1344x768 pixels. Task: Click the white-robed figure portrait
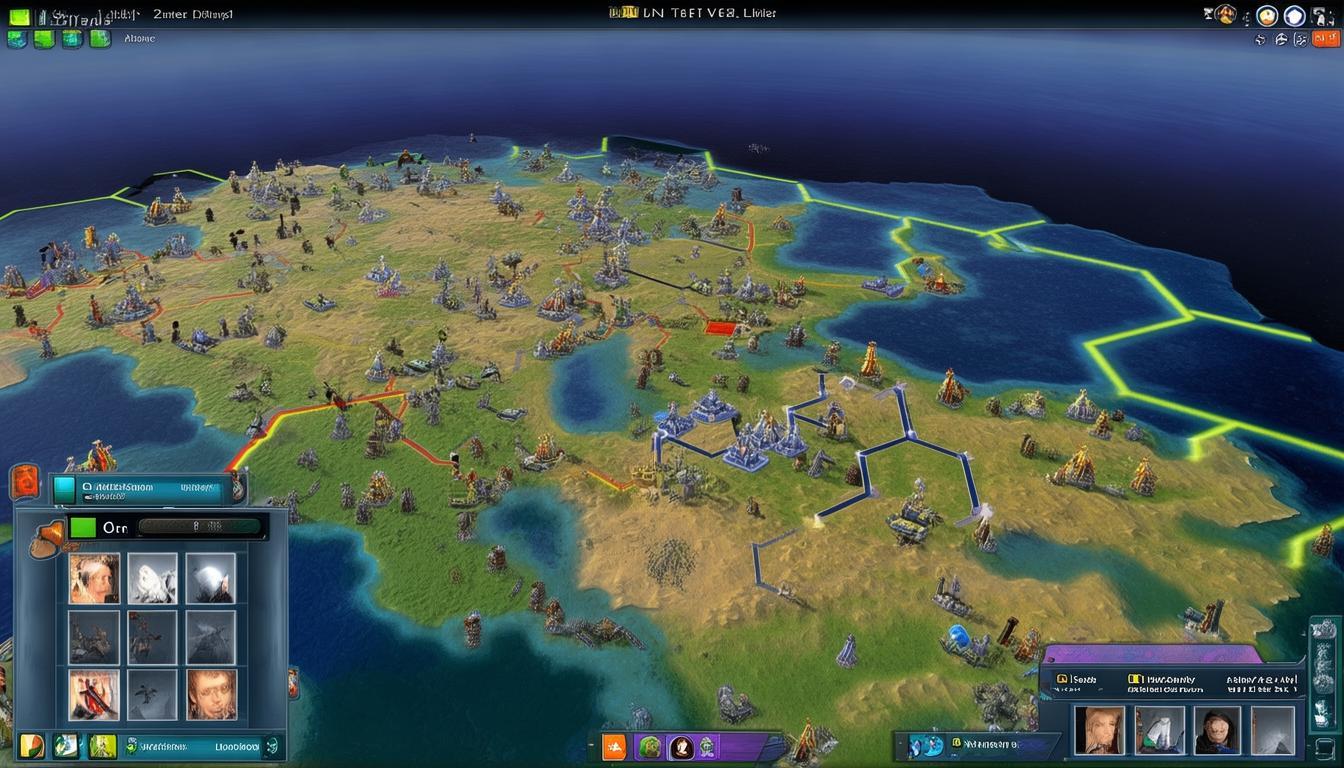pyautogui.click(x=1159, y=729)
